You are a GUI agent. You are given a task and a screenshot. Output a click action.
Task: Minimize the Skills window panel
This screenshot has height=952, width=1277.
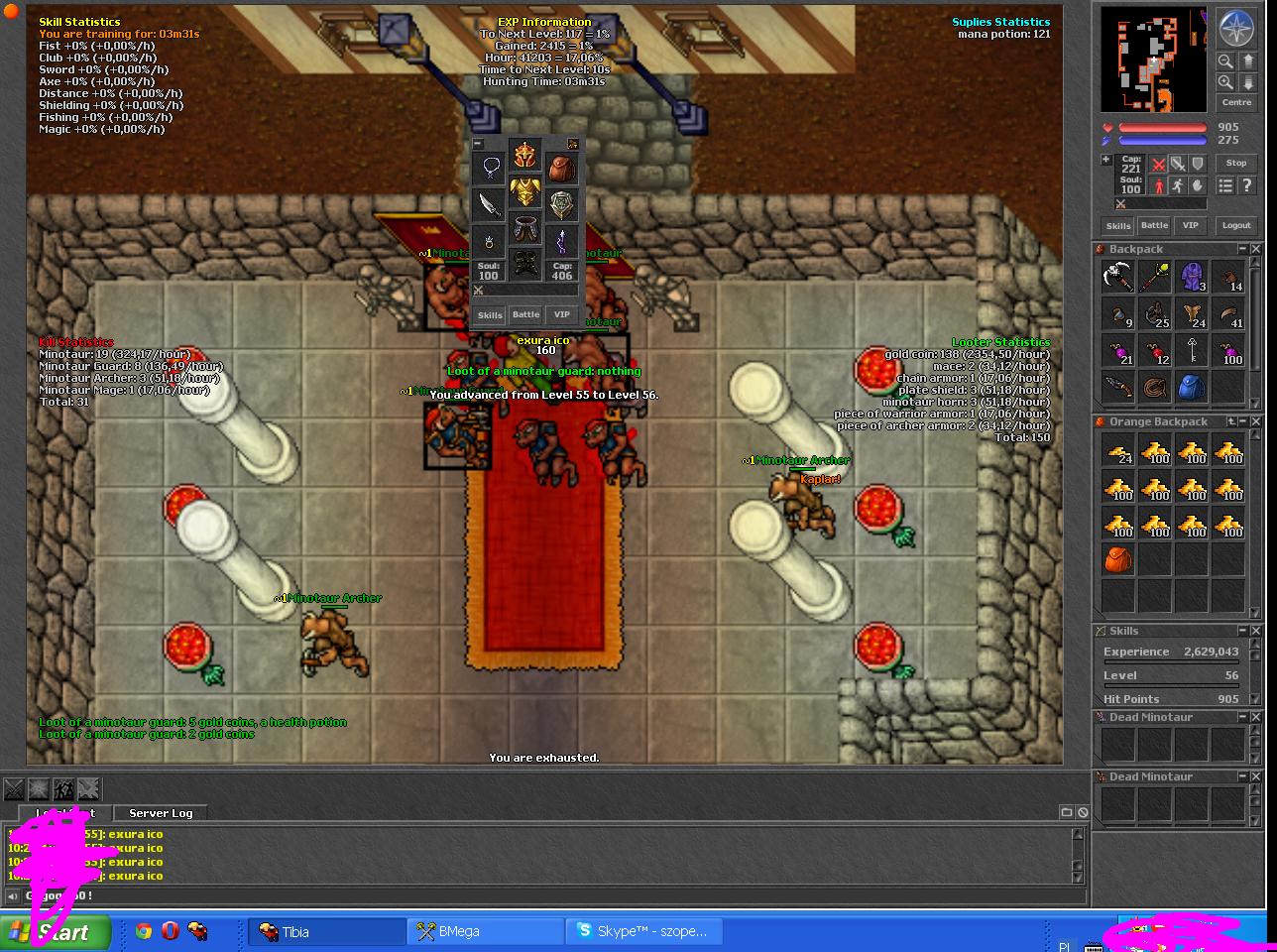pos(1241,631)
